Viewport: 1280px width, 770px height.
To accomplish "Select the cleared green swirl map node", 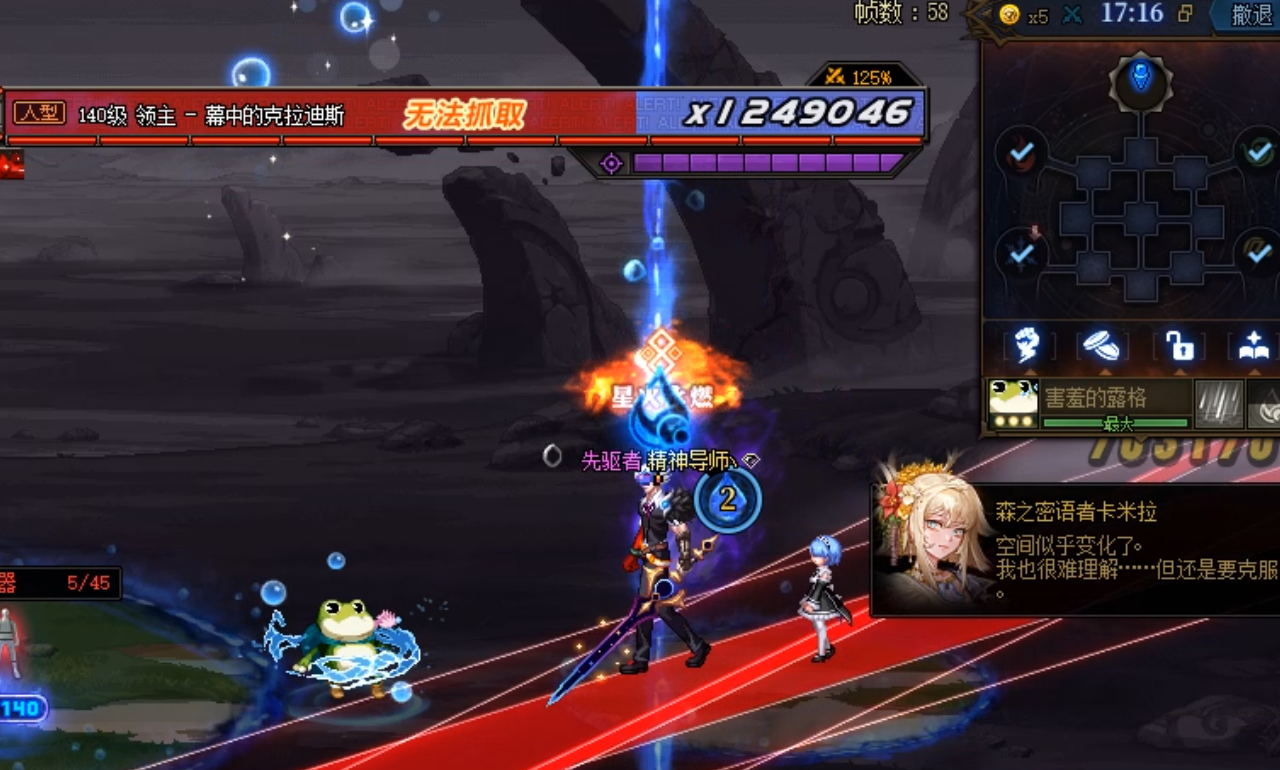I will pyautogui.click(x=1258, y=152).
